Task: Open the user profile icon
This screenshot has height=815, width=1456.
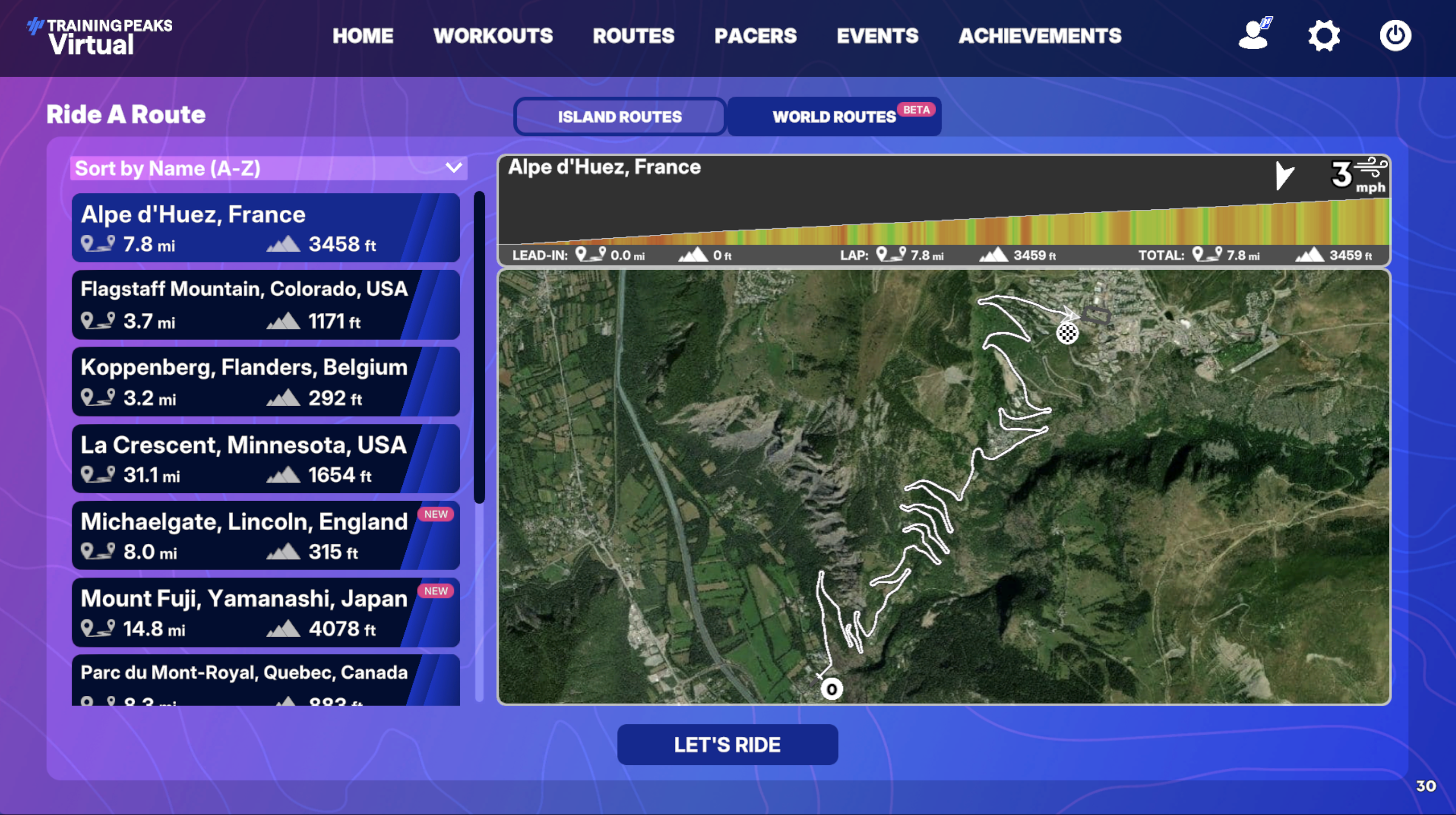Action: [x=1254, y=36]
